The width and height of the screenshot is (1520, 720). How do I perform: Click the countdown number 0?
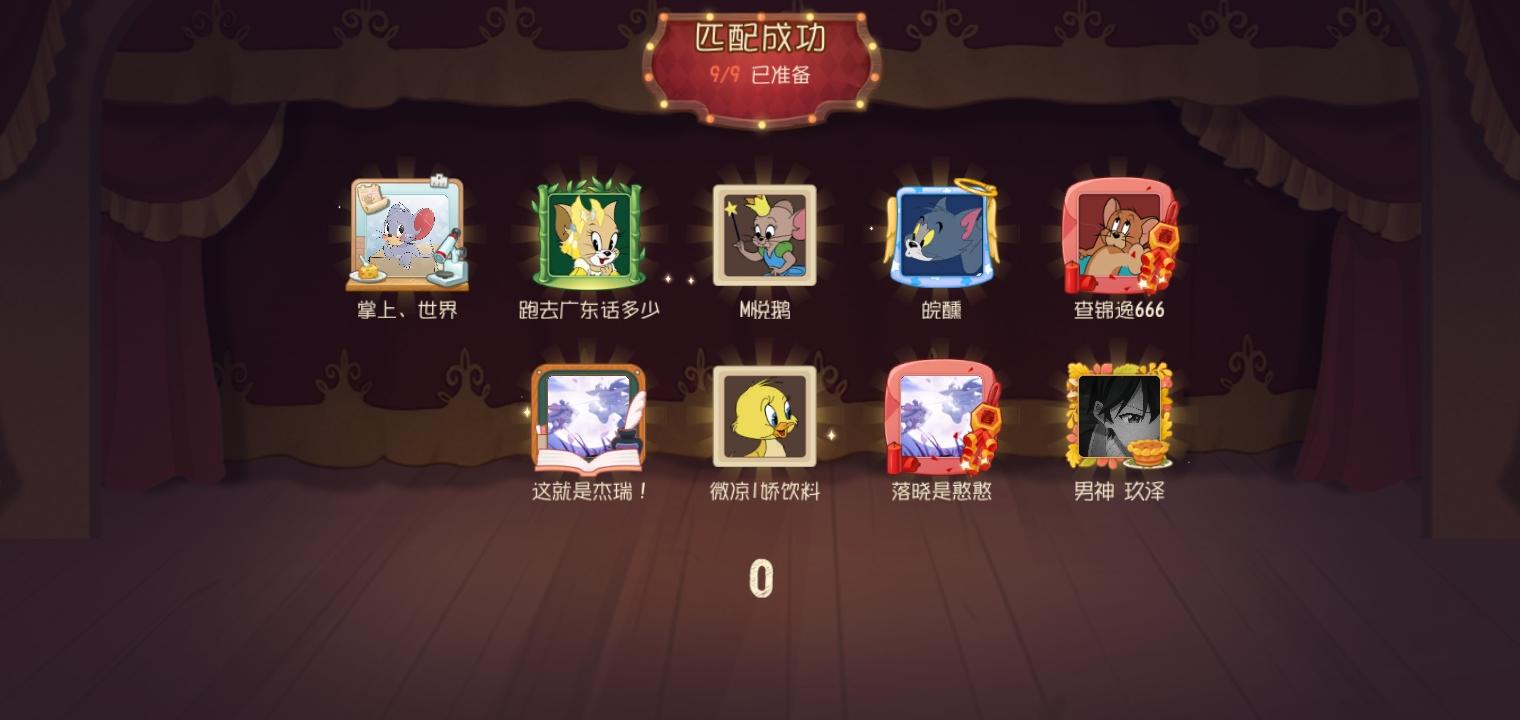pyautogui.click(x=760, y=578)
